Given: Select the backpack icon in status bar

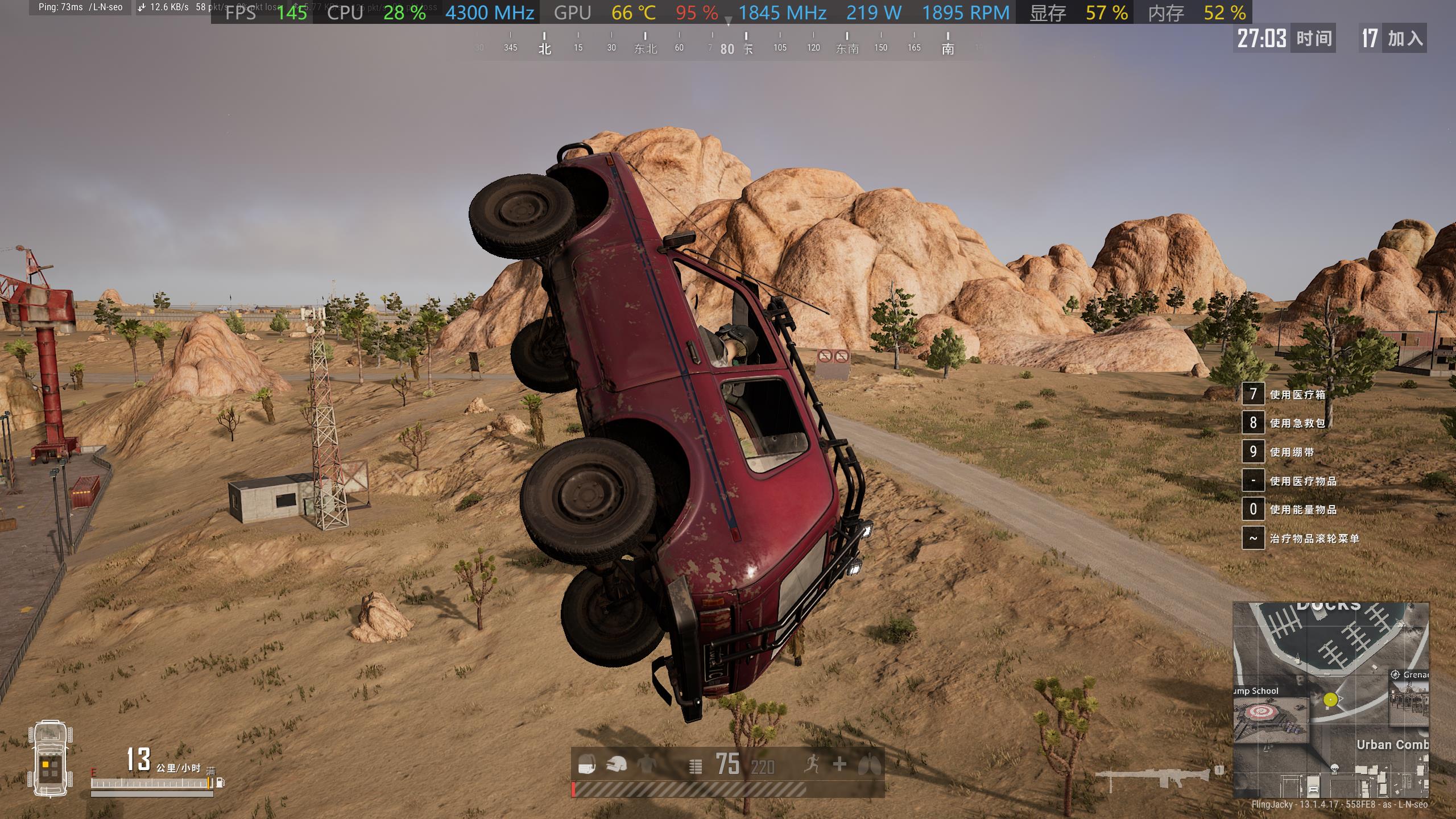Looking at the screenshot, I should pos(586,764).
